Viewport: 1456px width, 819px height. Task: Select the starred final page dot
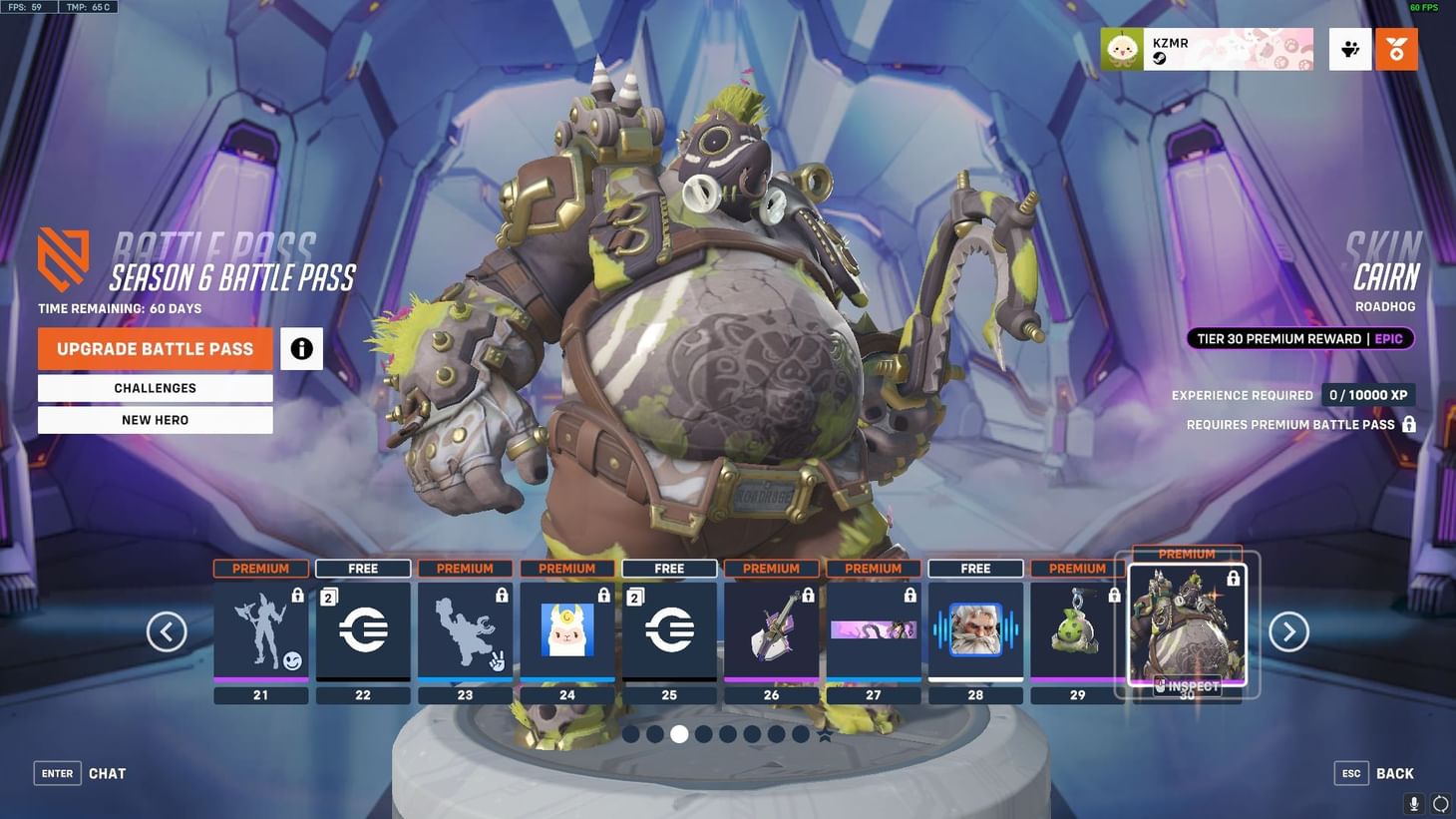(826, 734)
